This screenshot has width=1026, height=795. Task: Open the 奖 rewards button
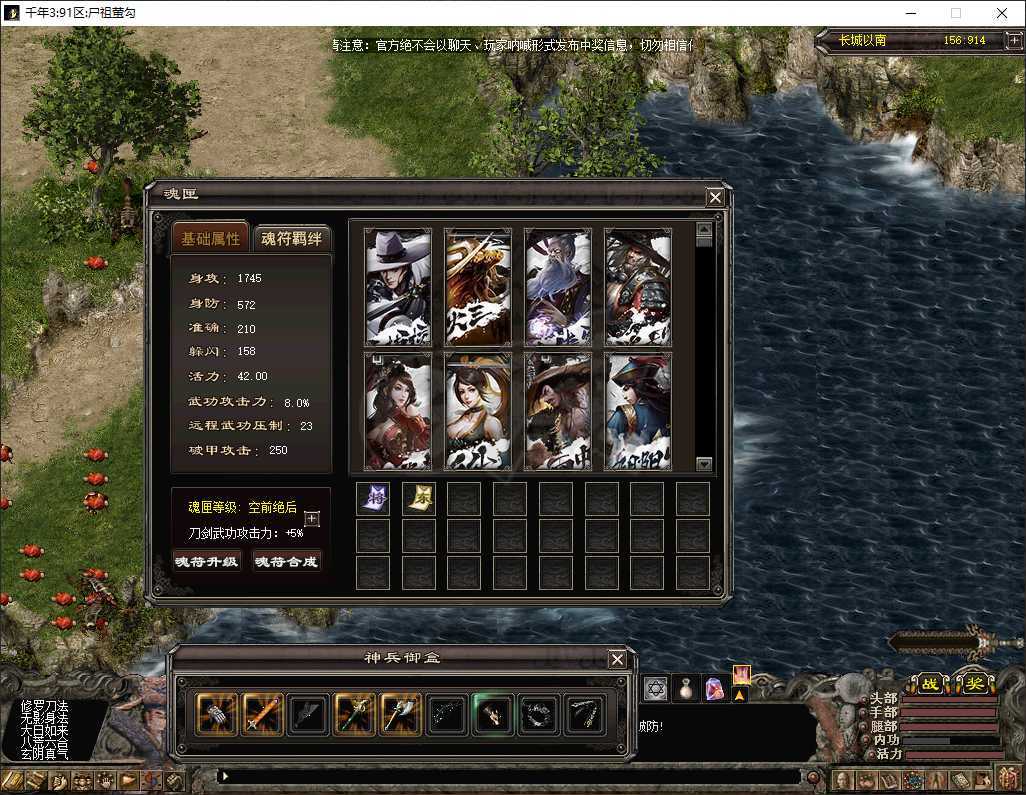pos(973,684)
